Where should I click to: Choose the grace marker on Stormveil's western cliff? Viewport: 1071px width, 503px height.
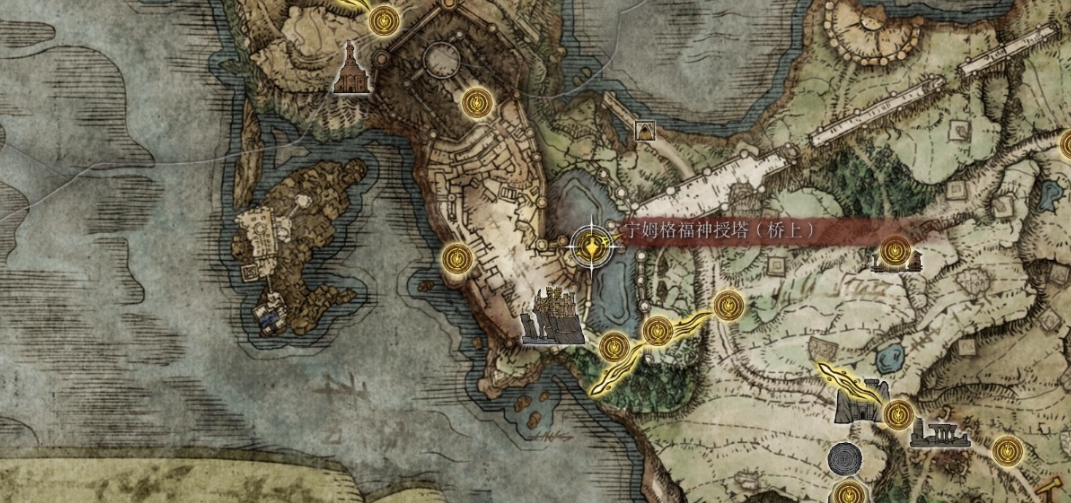pos(457,259)
